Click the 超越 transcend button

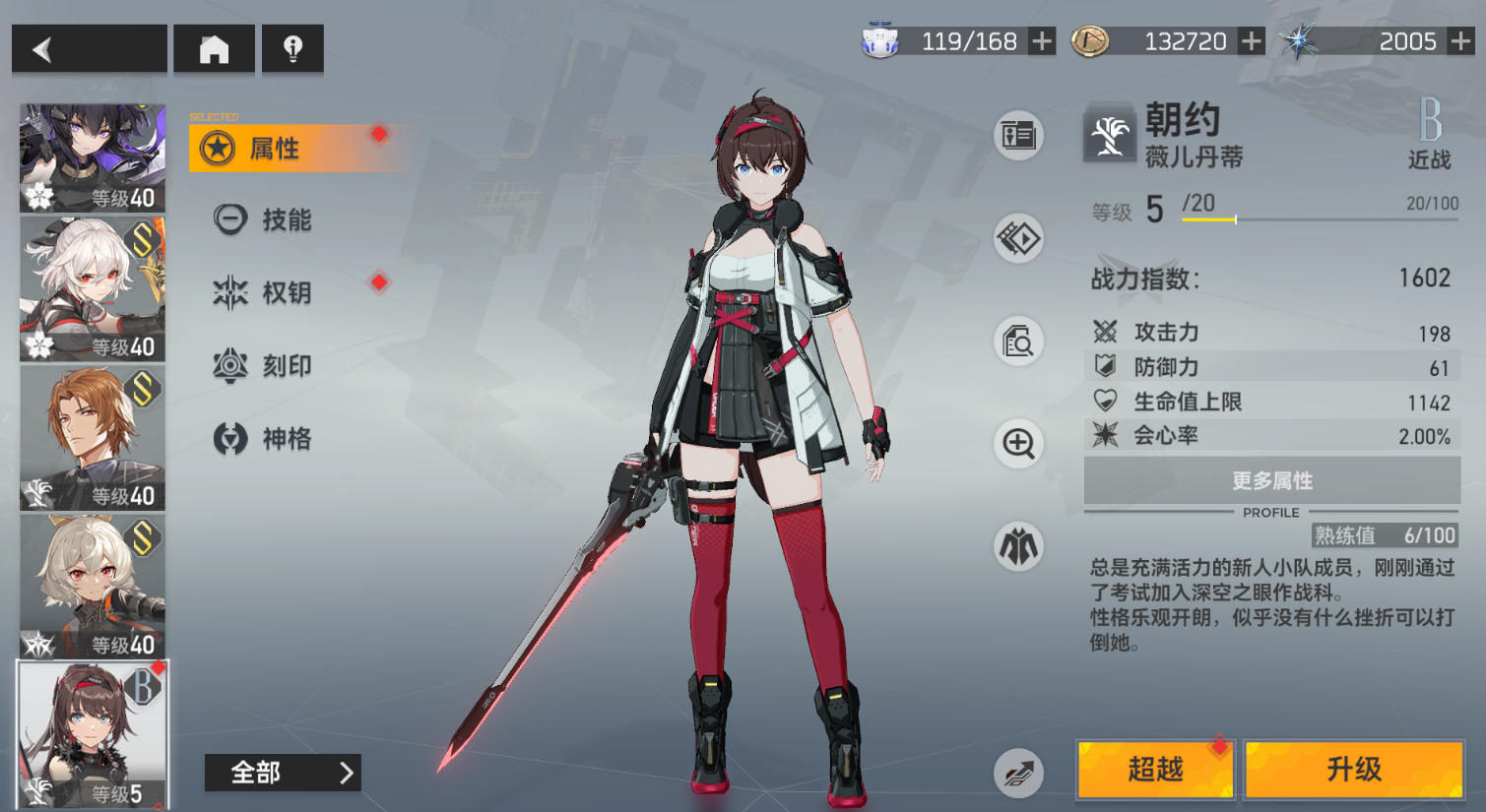(1155, 769)
